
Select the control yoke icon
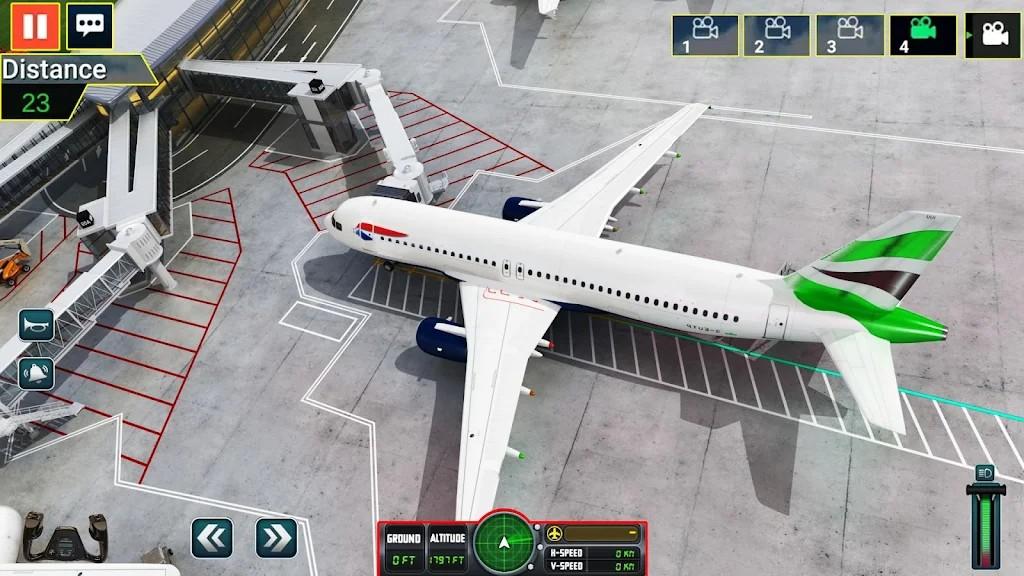(65, 535)
